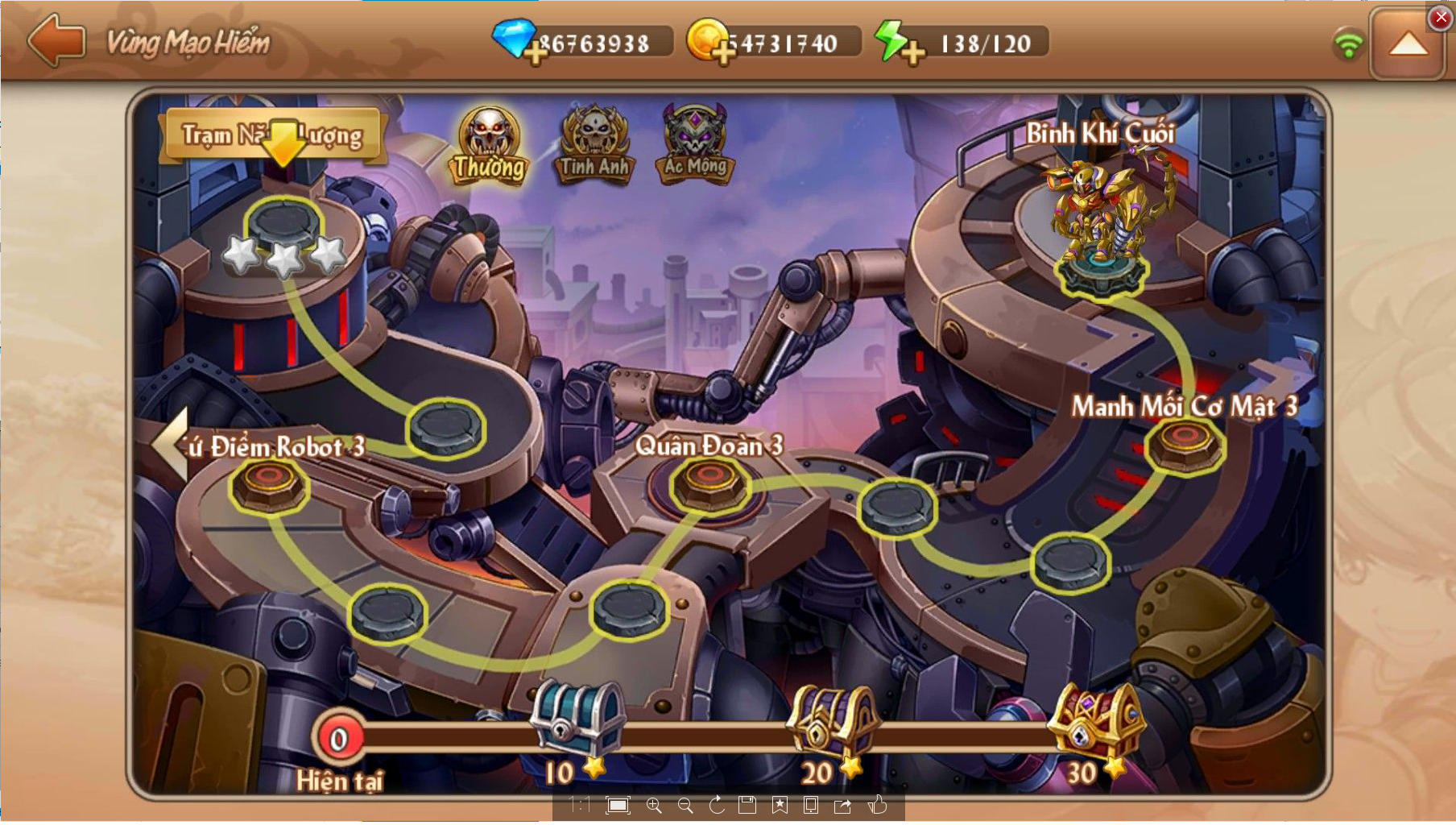1456x825 pixels.
Task: Refill energy with the plus button
Action: [912, 53]
